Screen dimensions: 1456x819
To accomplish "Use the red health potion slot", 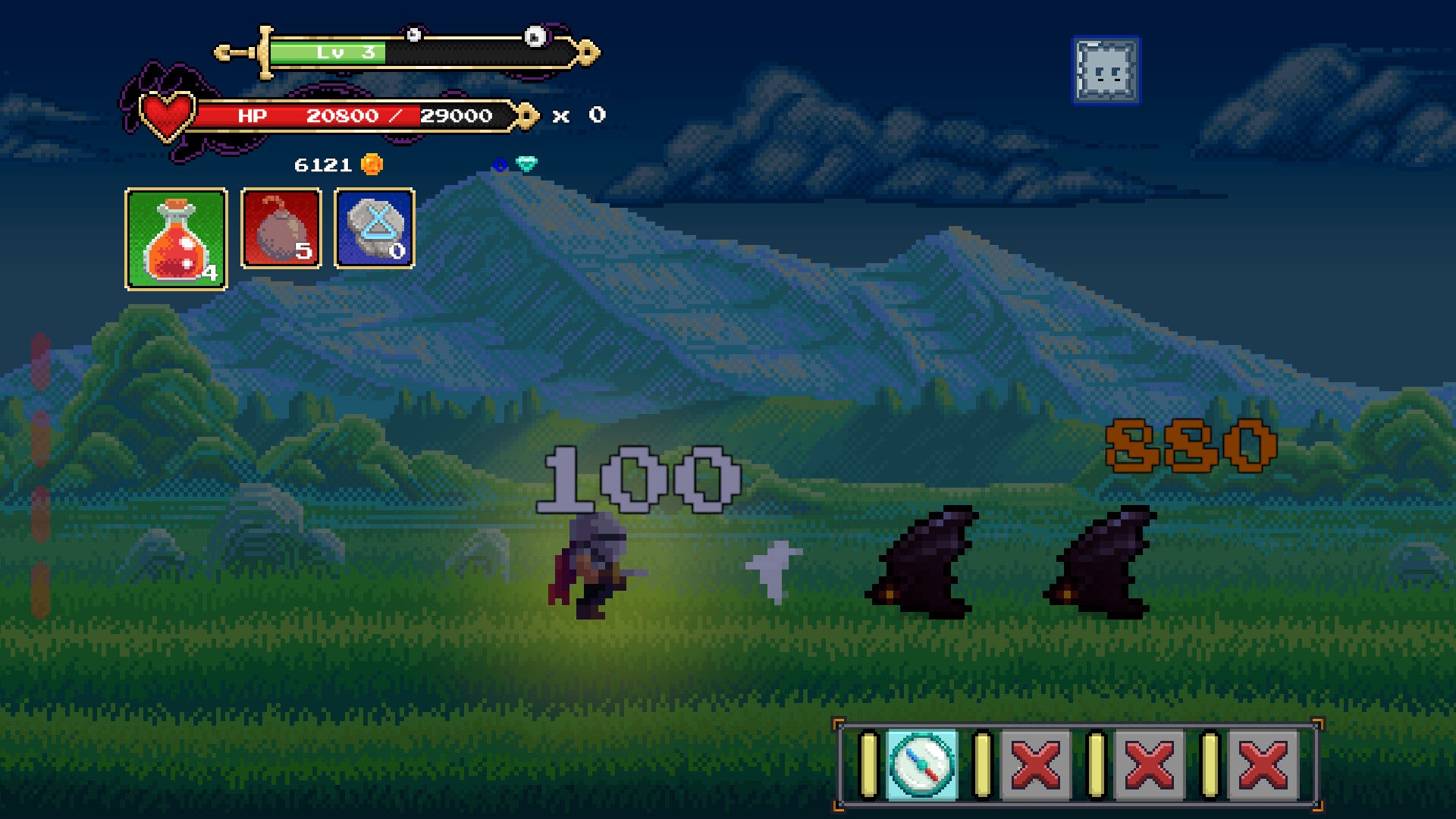I will [x=176, y=239].
